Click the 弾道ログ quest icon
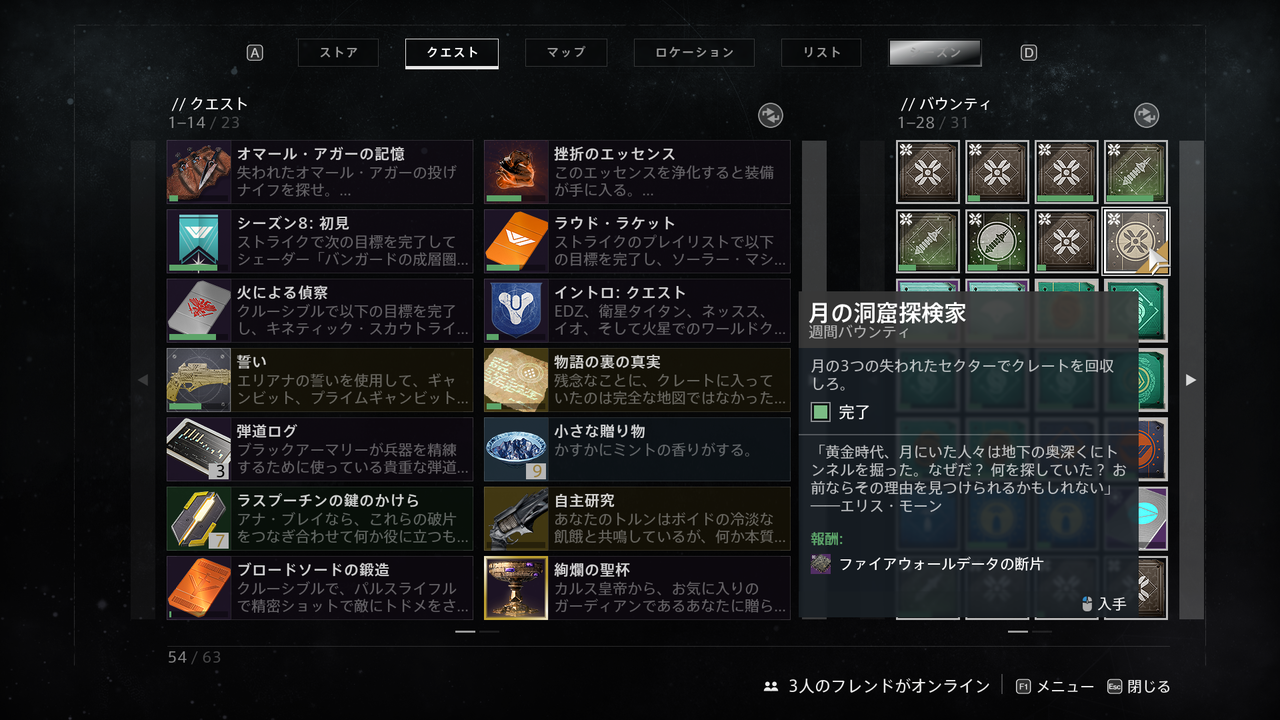Viewport: 1280px width, 720px height. (x=198, y=448)
